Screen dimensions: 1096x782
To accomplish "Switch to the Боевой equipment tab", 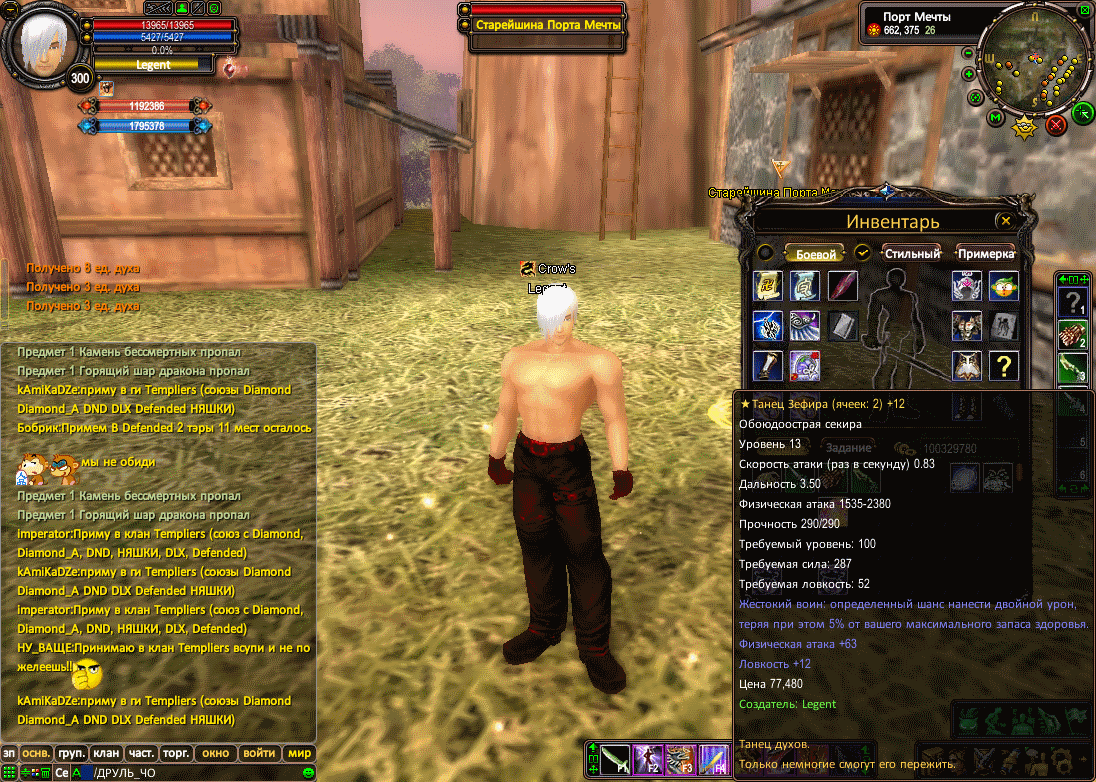I will [815, 254].
